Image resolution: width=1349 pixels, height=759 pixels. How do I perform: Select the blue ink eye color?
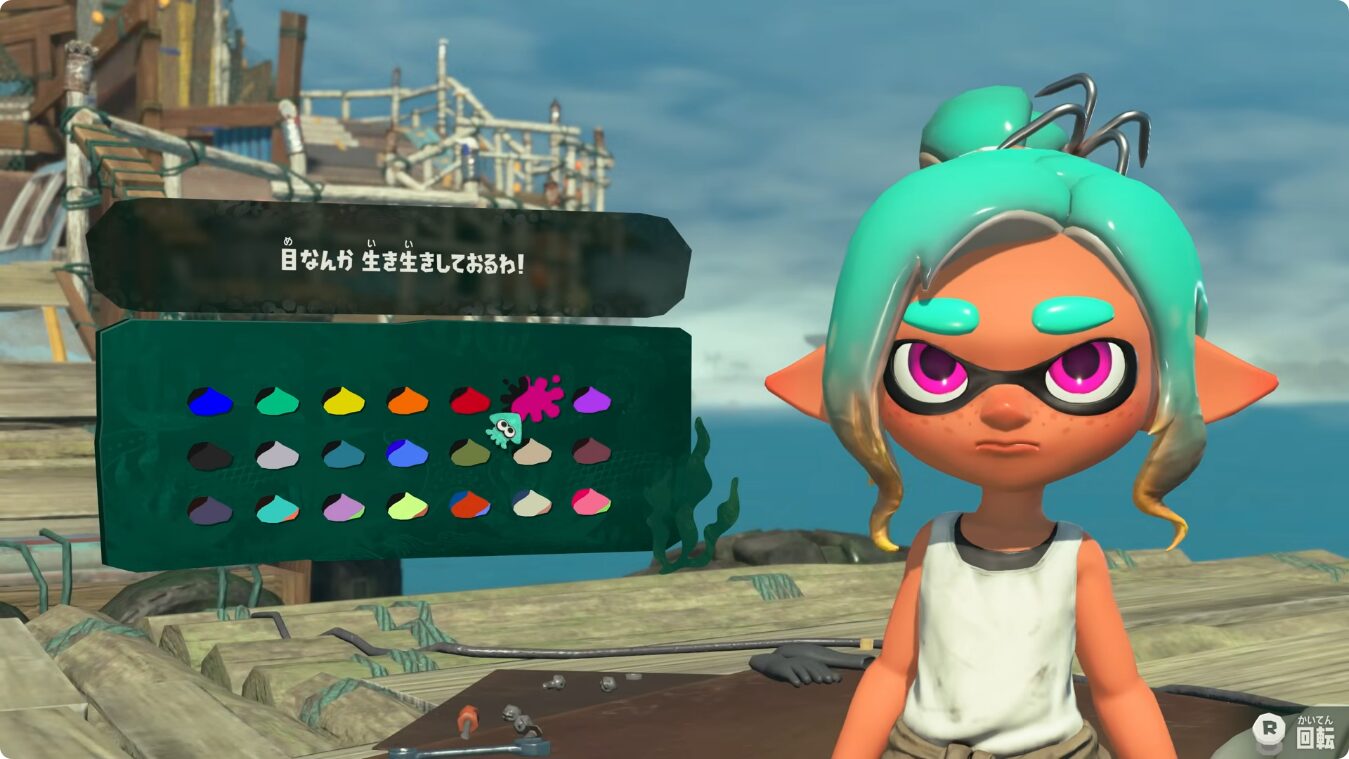pos(211,403)
